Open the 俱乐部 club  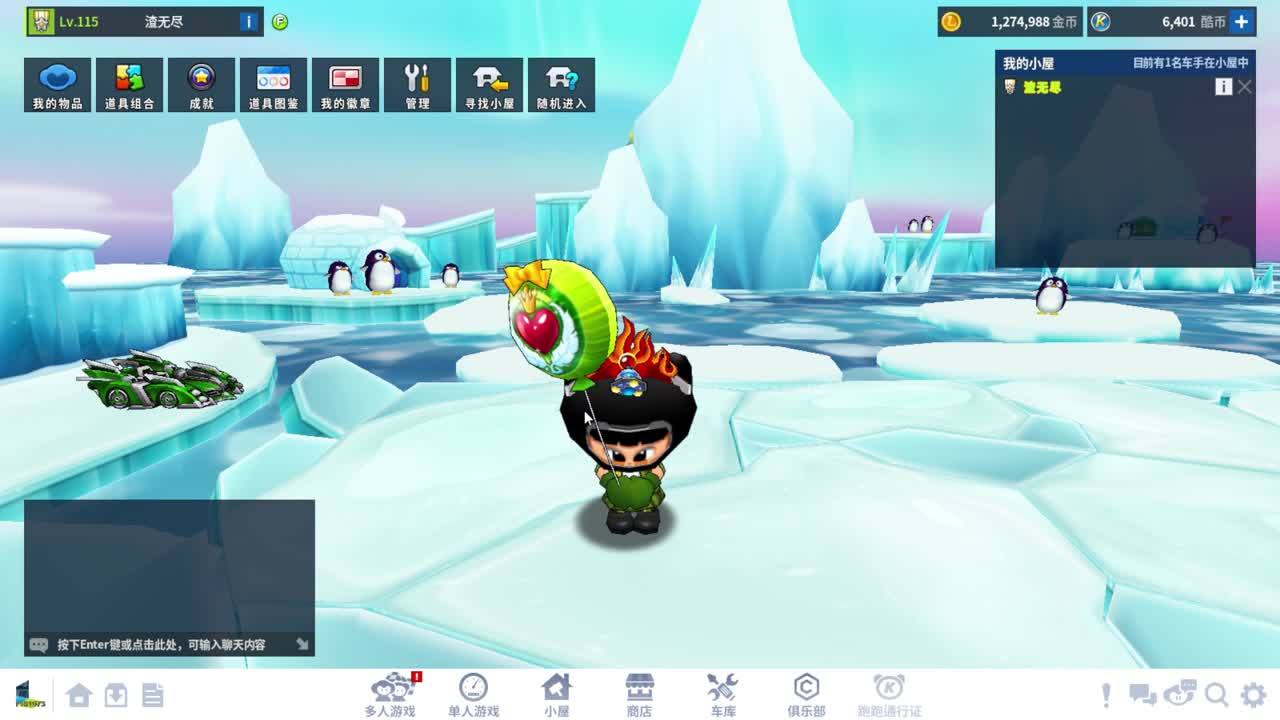pyautogui.click(x=806, y=694)
